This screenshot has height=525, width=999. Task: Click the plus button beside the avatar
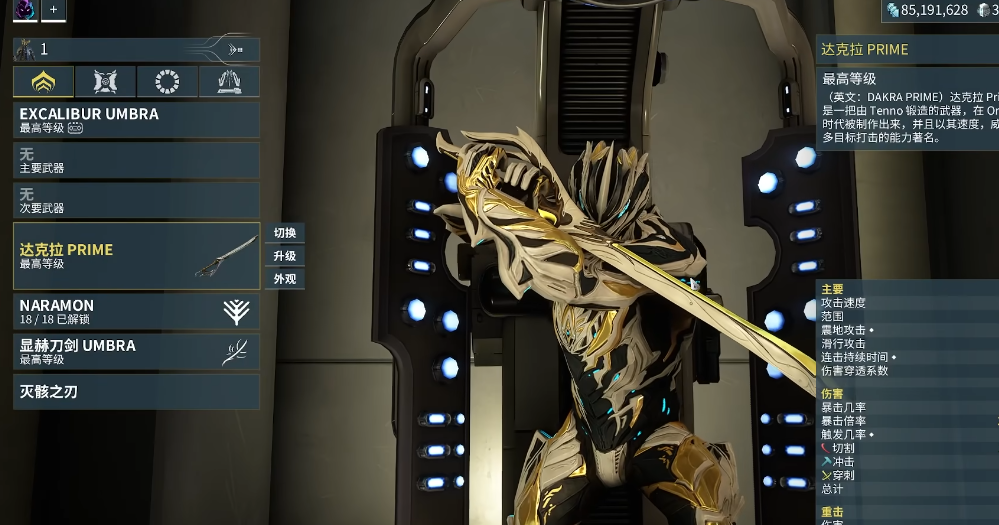click(54, 10)
